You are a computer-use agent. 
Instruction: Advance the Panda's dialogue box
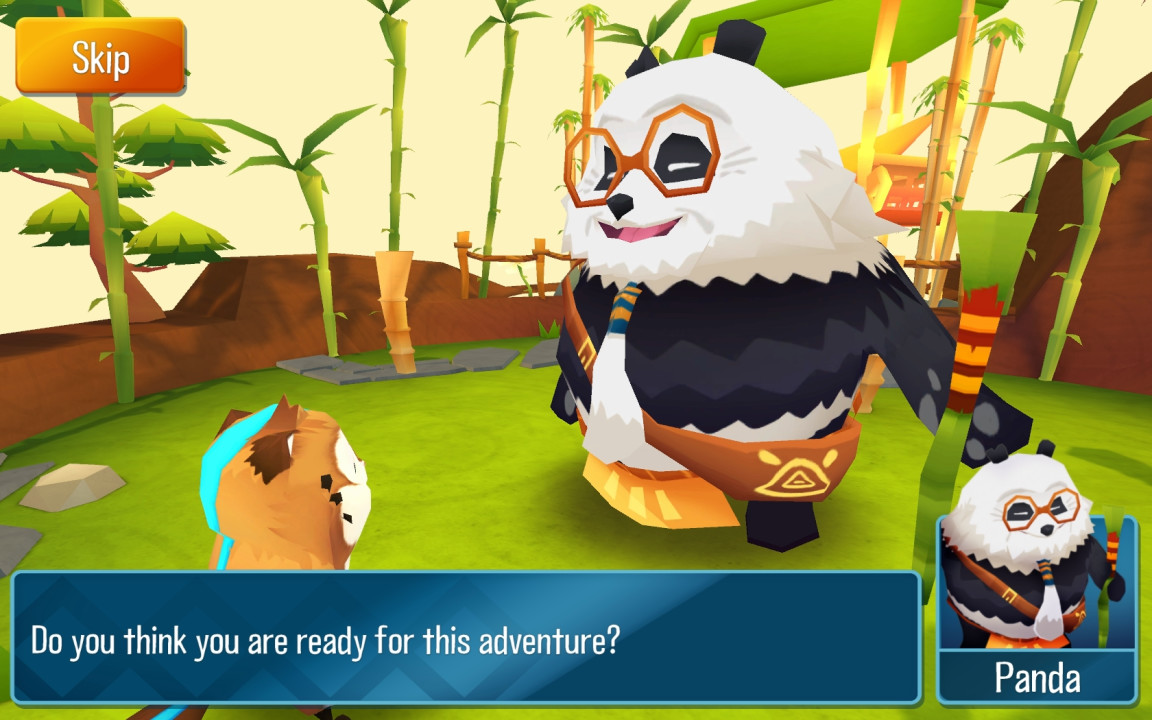coord(465,638)
